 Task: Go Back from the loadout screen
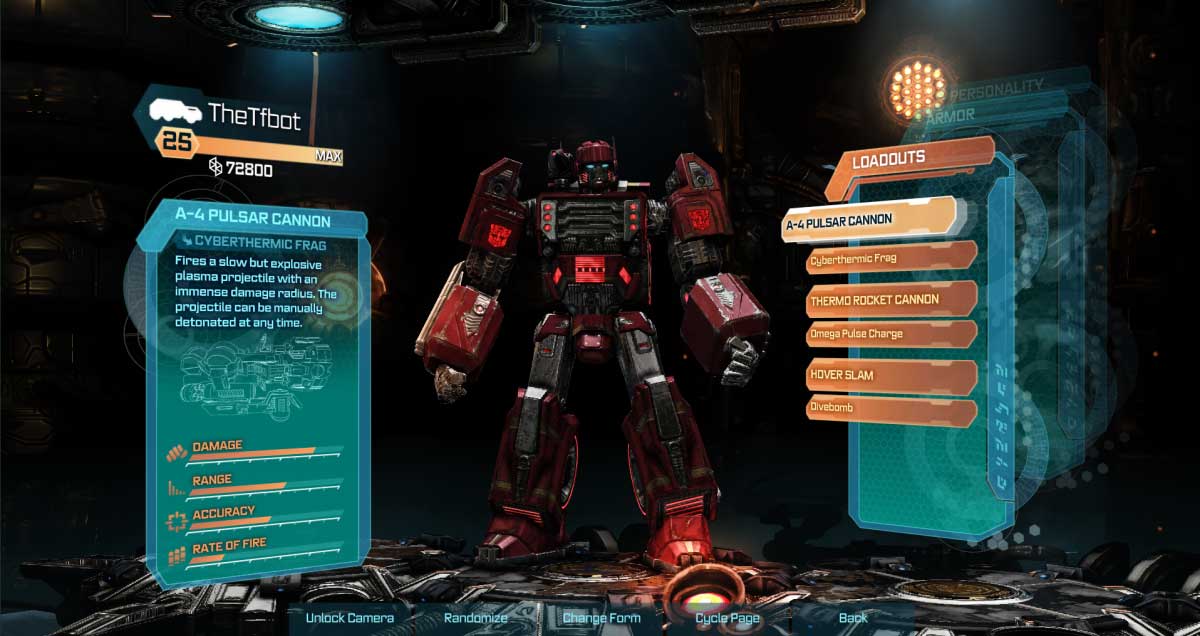853,617
